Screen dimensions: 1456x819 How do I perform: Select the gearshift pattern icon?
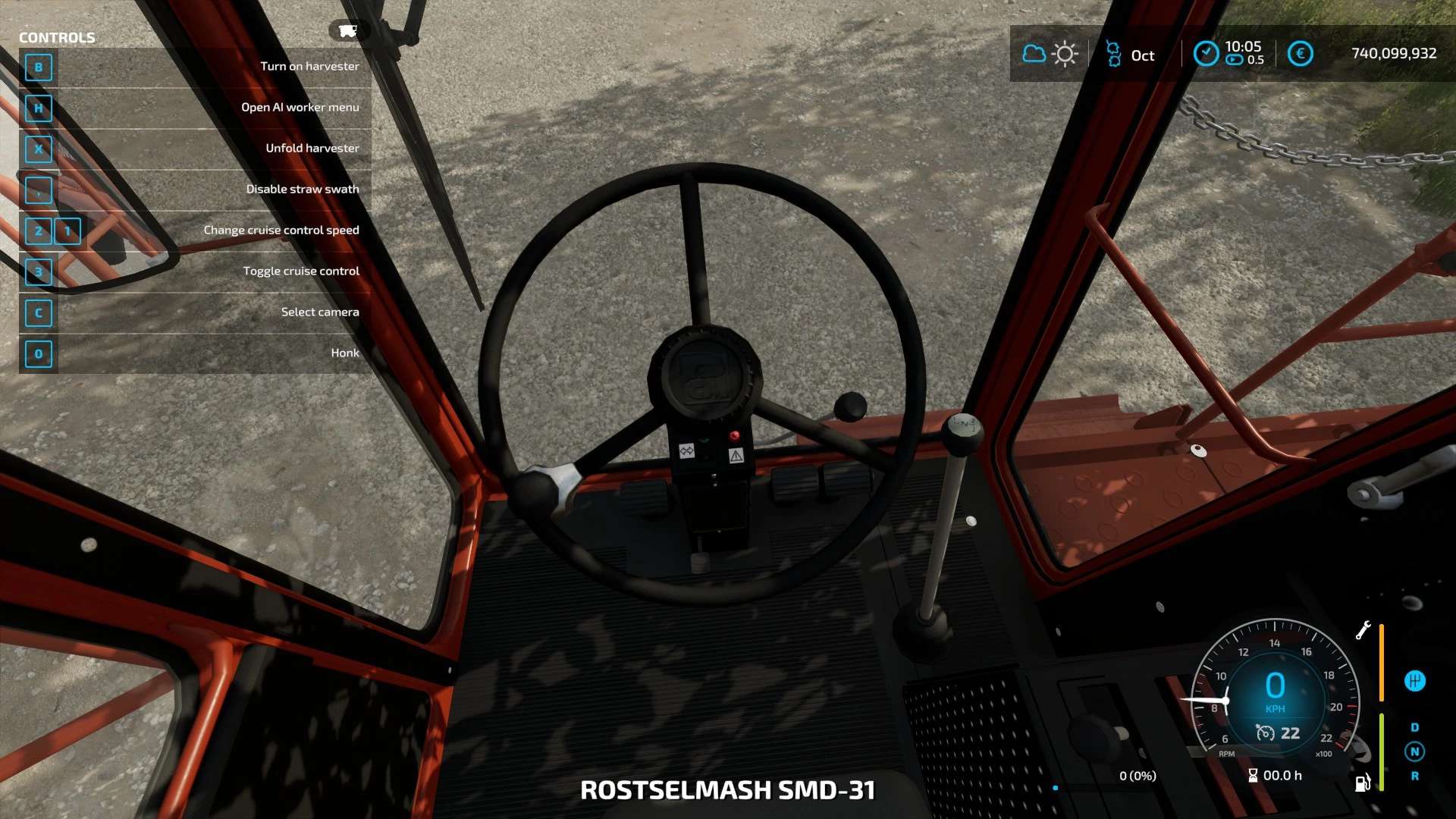(1414, 681)
